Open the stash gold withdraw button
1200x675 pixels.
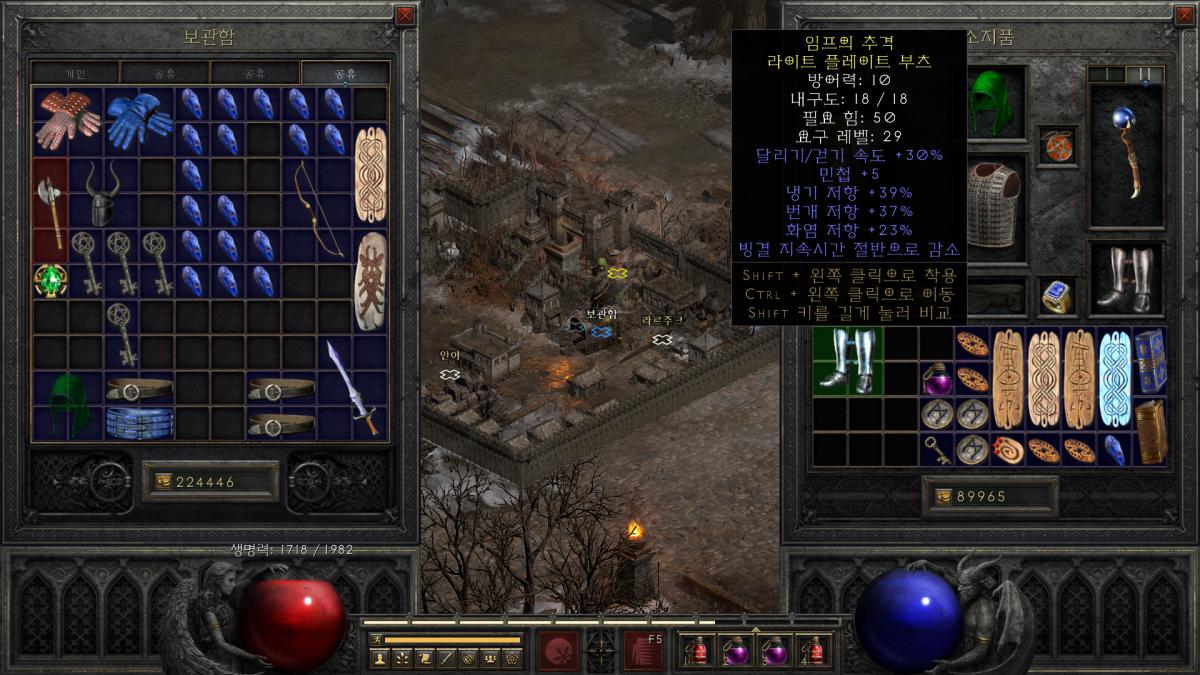point(162,482)
